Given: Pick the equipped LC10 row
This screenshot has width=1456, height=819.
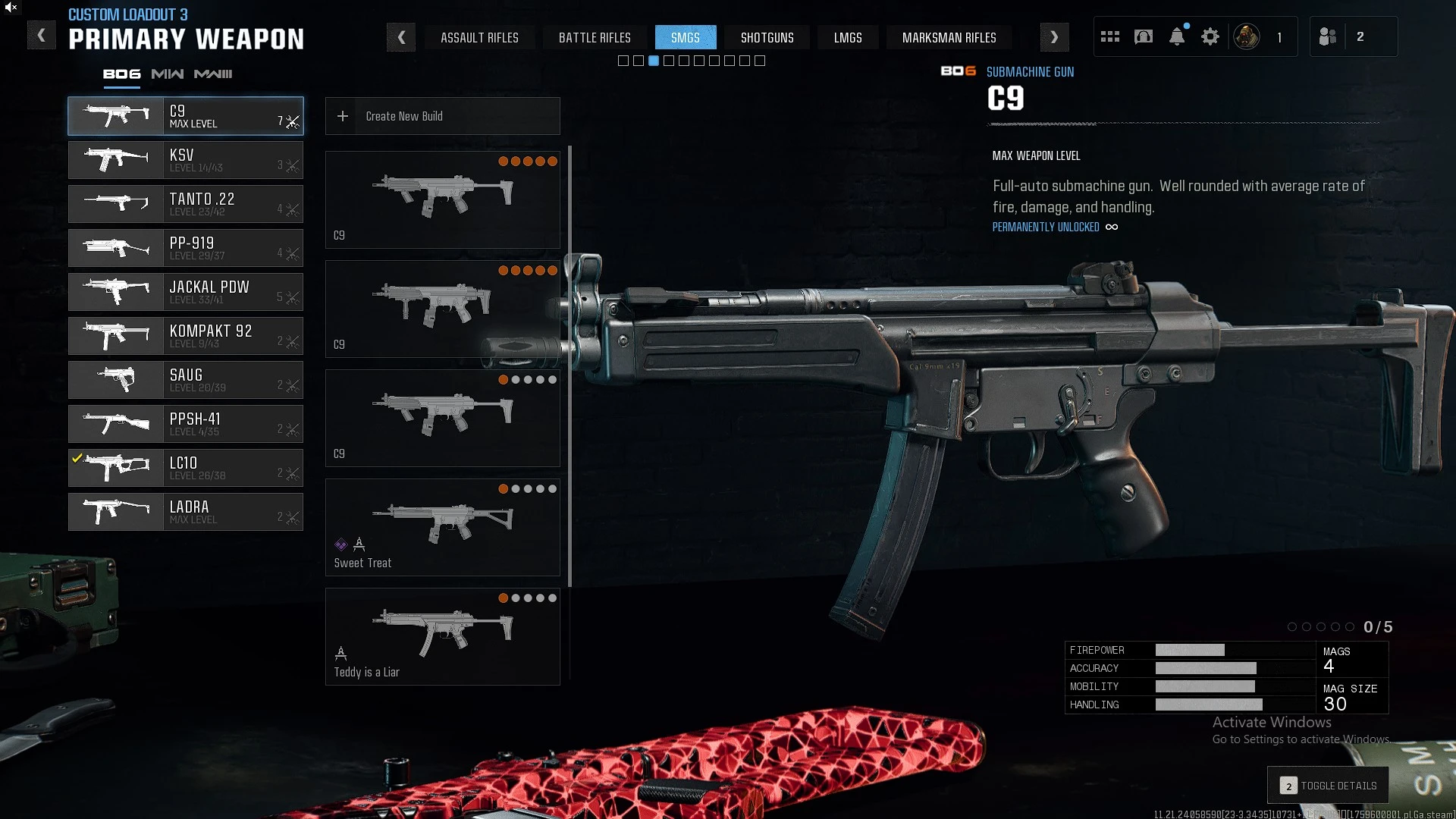Looking at the screenshot, I should point(186,468).
